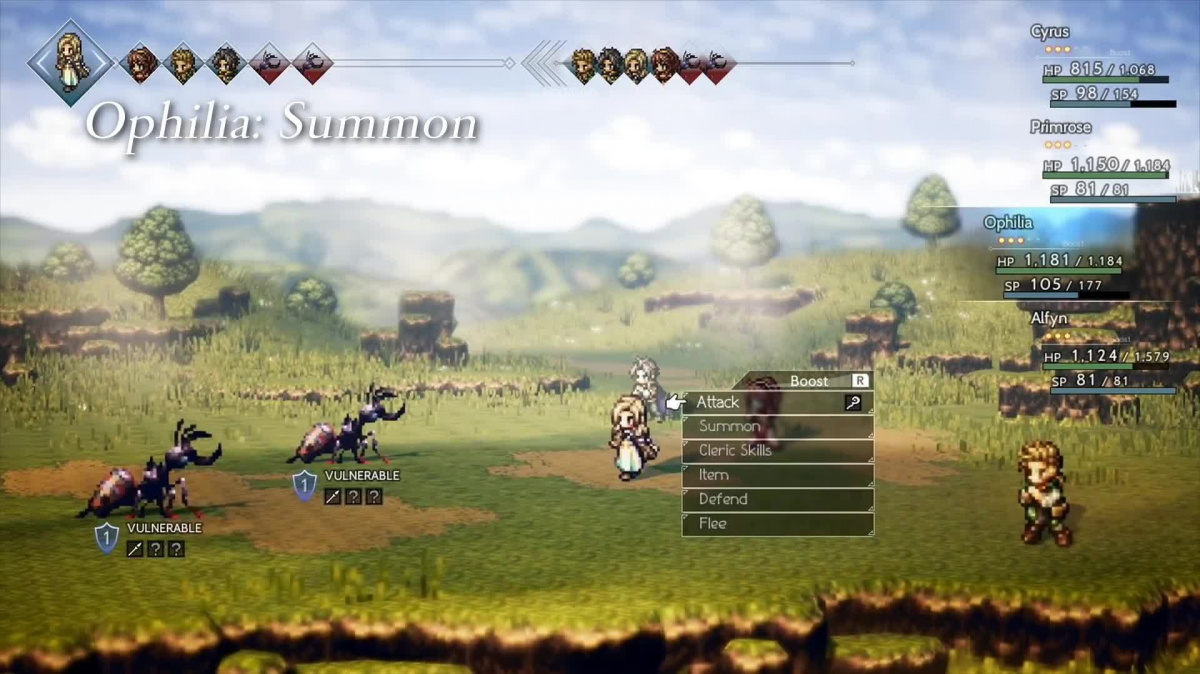Choose the Defend command

(x=776, y=499)
